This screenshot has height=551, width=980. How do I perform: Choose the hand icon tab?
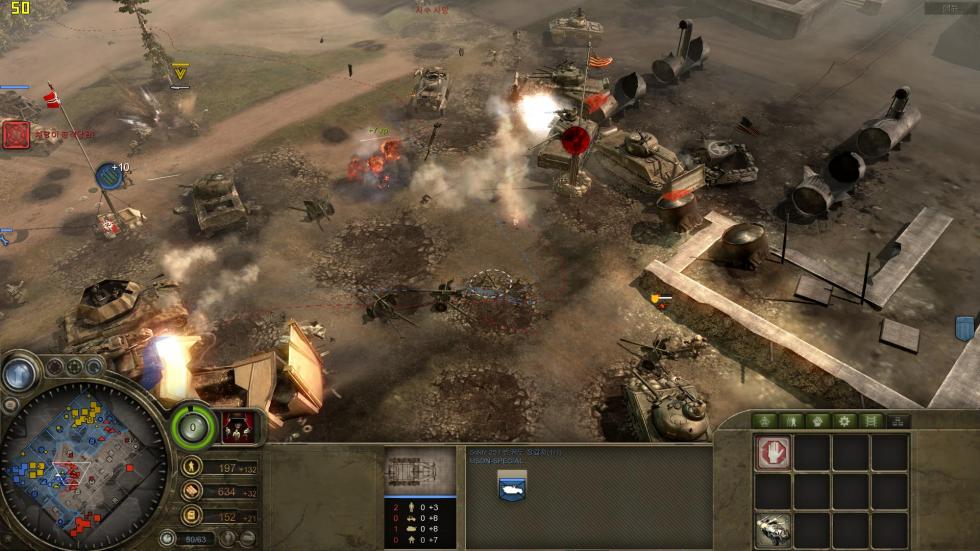819,421
